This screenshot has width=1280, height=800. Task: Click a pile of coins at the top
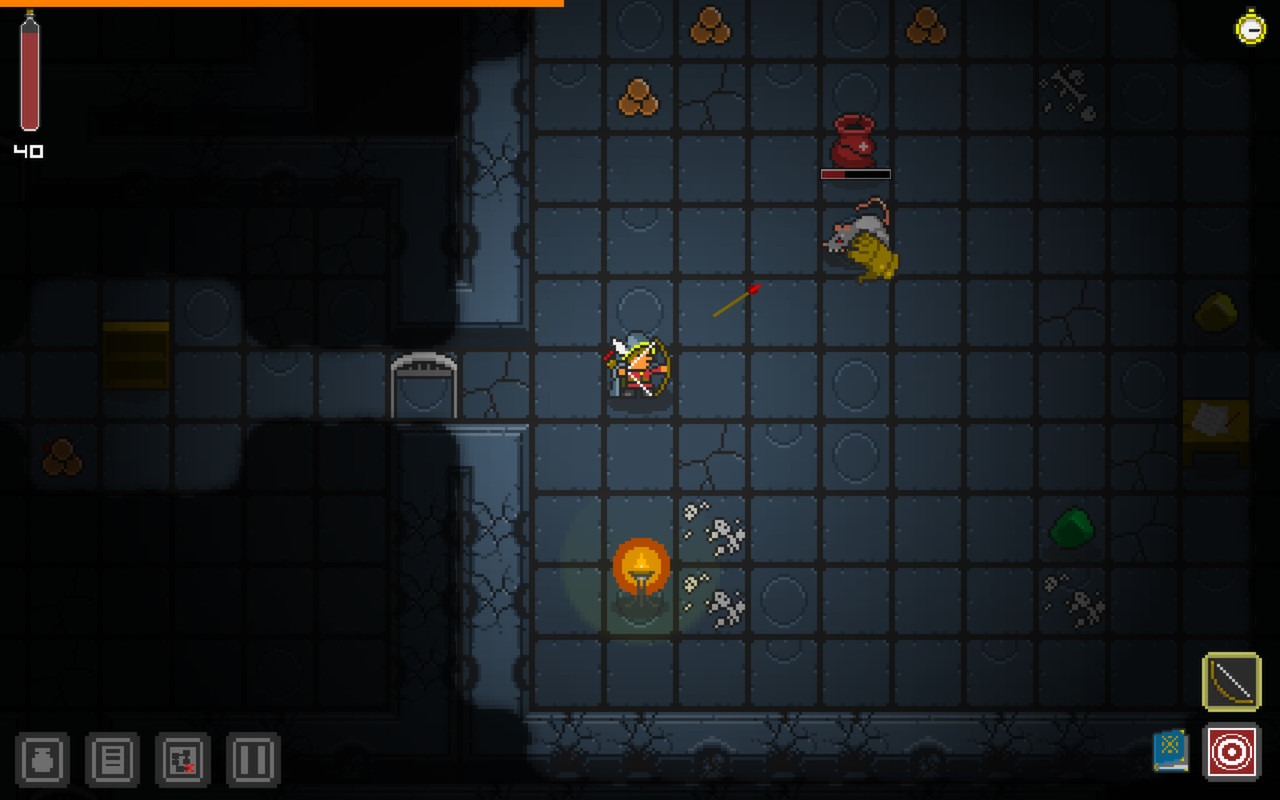(x=713, y=28)
